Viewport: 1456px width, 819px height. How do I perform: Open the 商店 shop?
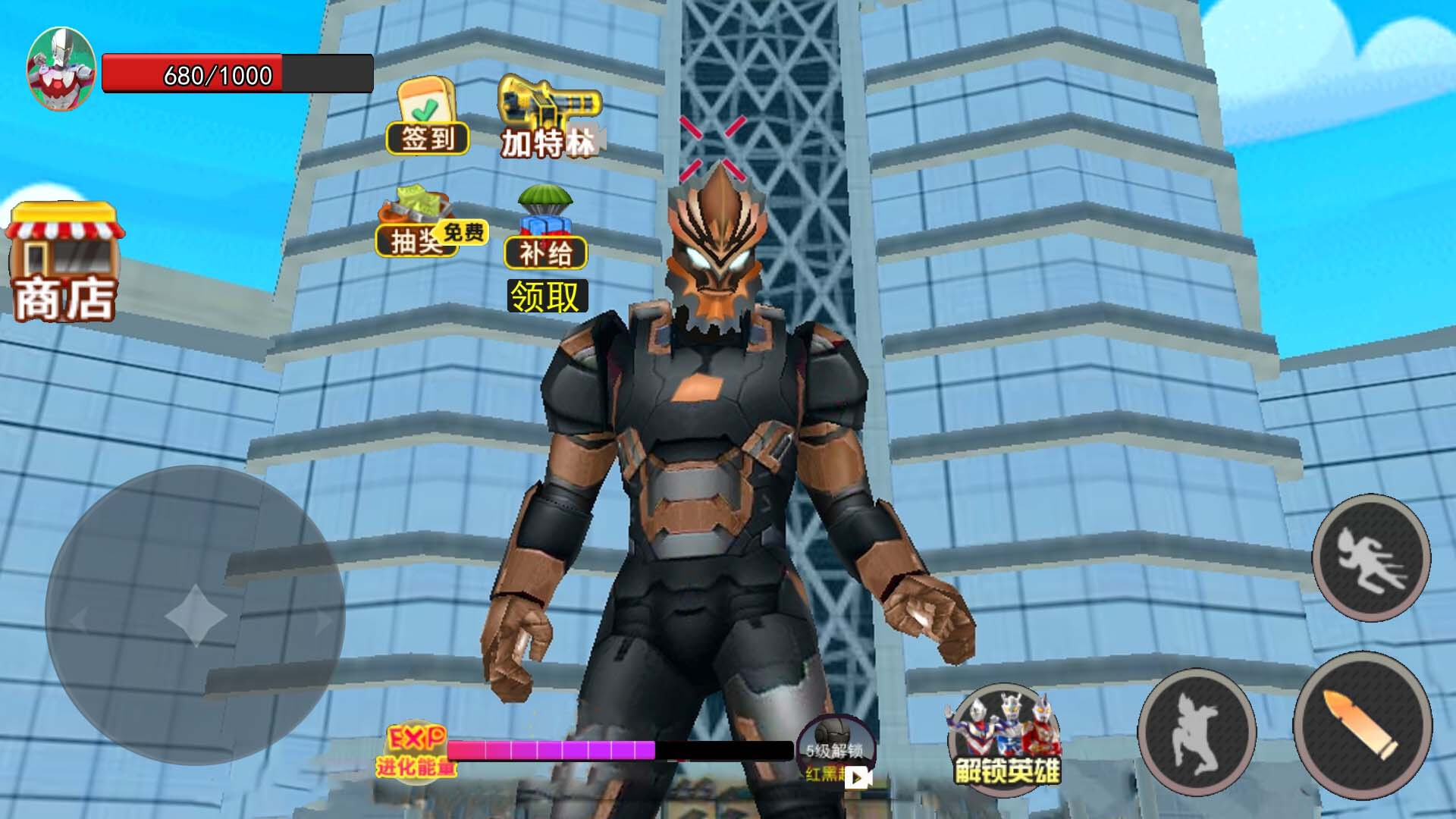click(64, 262)
